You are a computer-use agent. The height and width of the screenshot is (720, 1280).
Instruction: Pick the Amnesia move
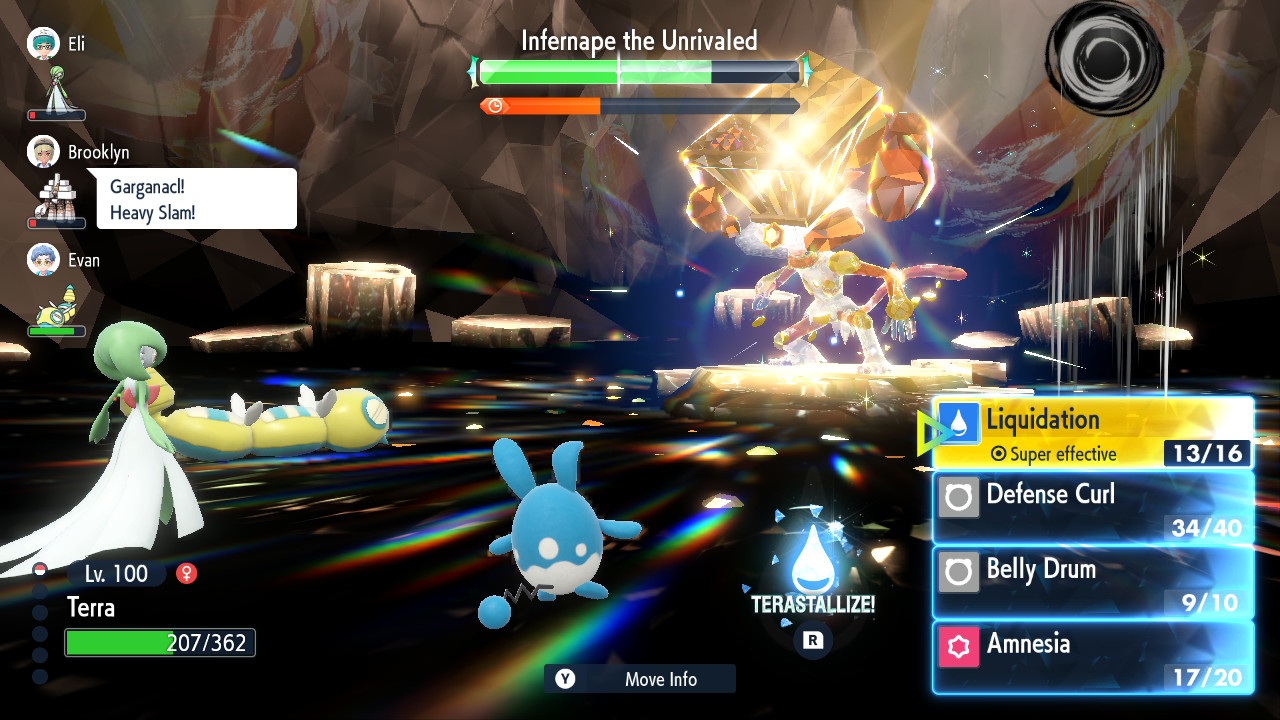1092,657
